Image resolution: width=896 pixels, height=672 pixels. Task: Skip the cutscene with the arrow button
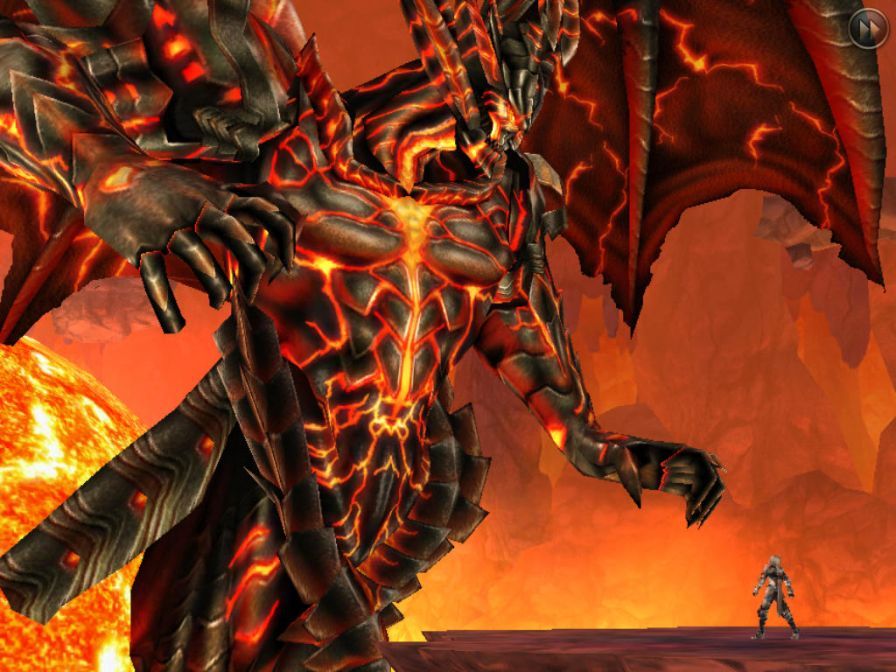pos(867,28)
